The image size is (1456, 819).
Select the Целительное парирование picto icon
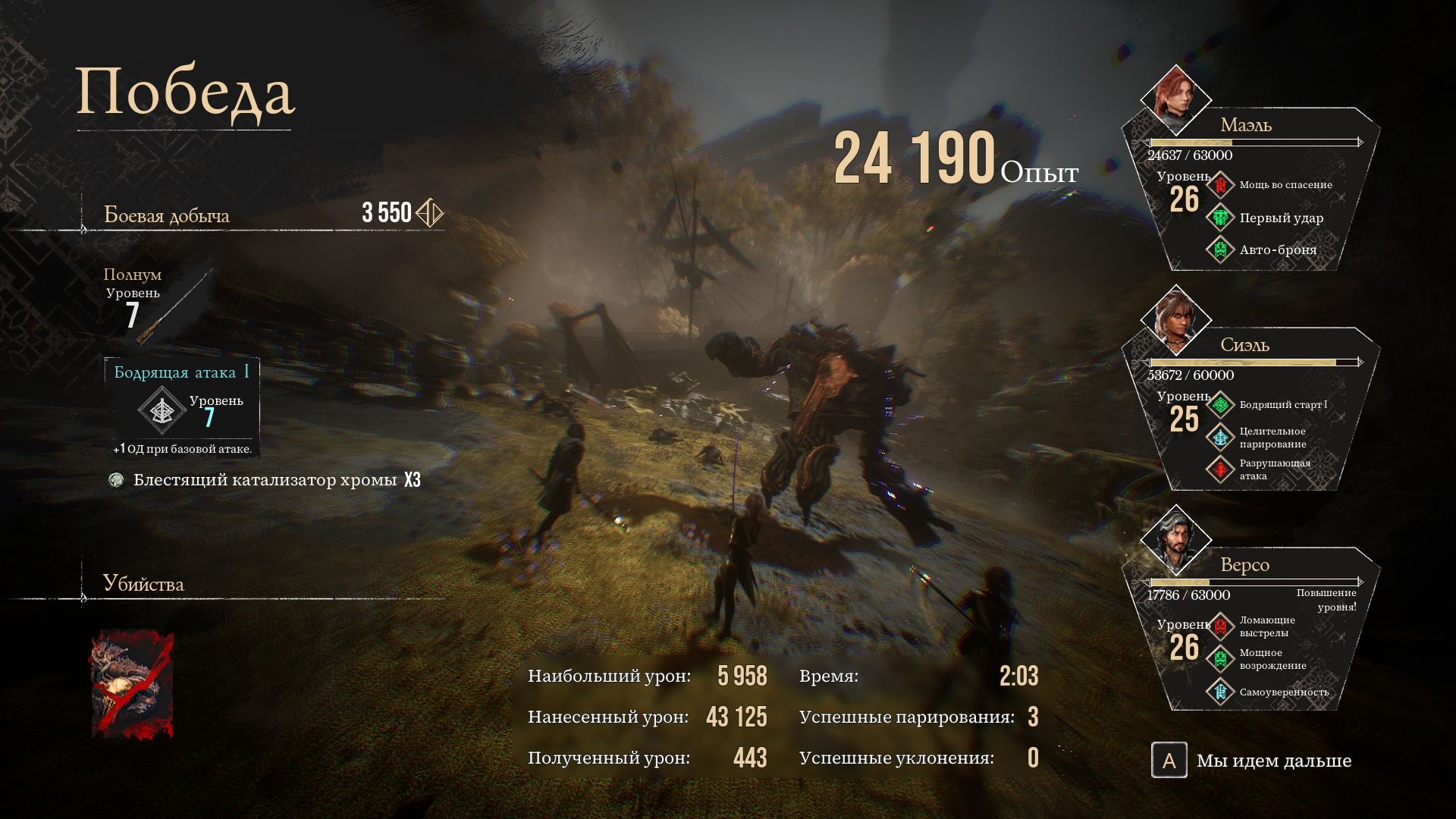point(1221,438)
